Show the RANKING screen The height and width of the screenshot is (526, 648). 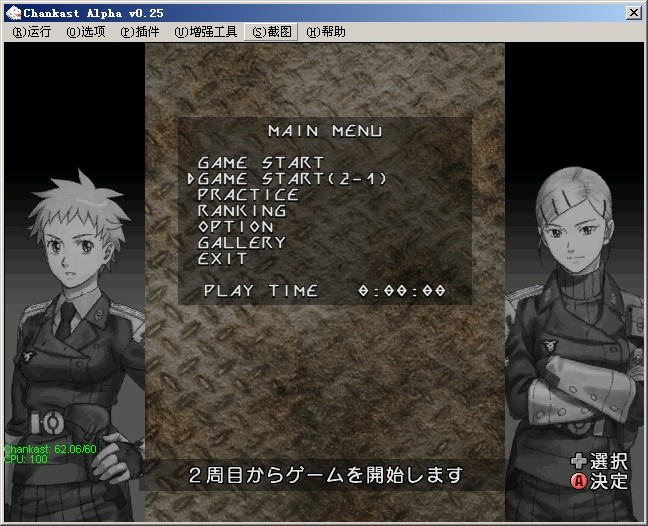[242, 210]
